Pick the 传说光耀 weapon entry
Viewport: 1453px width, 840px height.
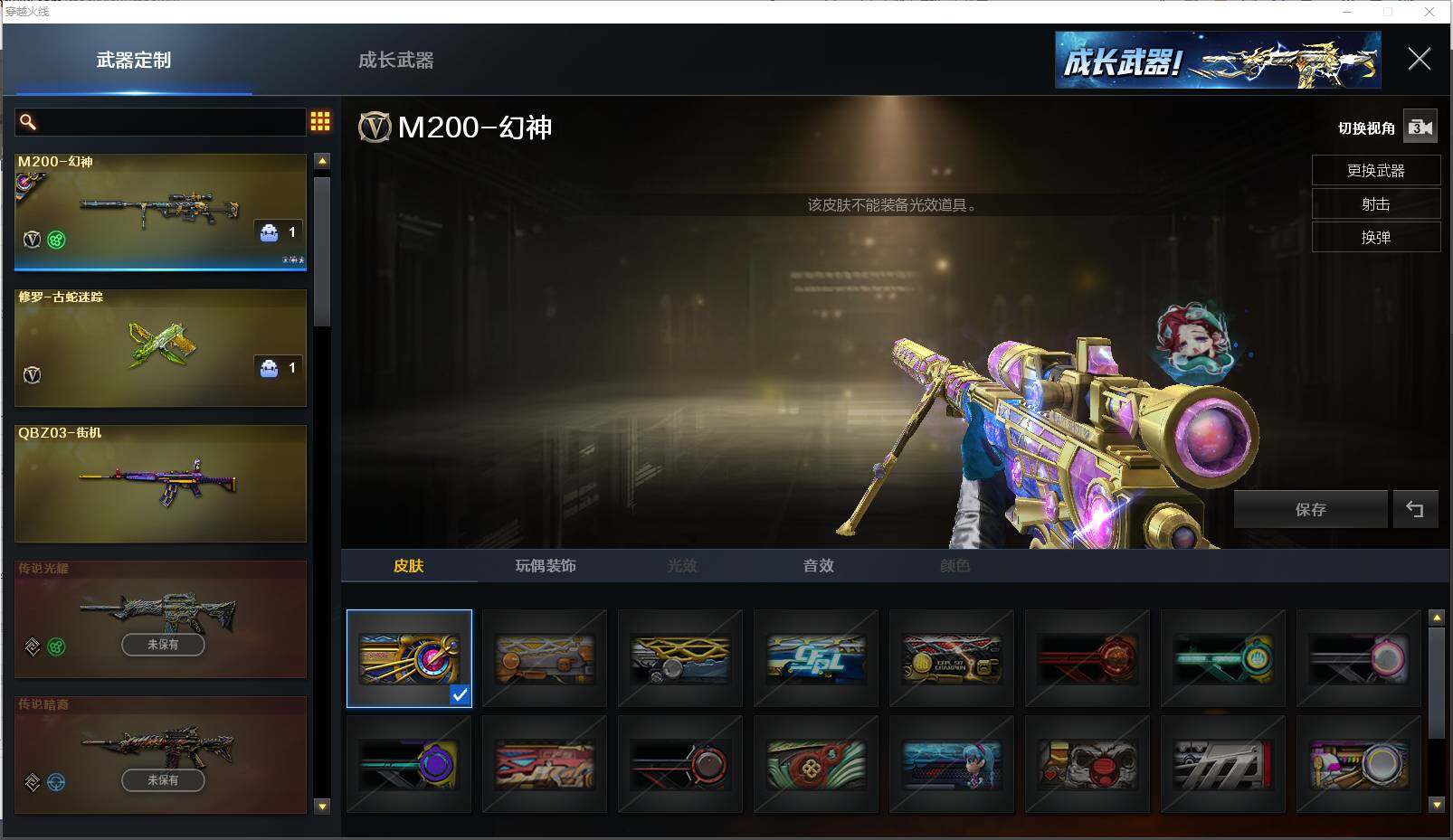pyautogui.click(x=160, y=618)
